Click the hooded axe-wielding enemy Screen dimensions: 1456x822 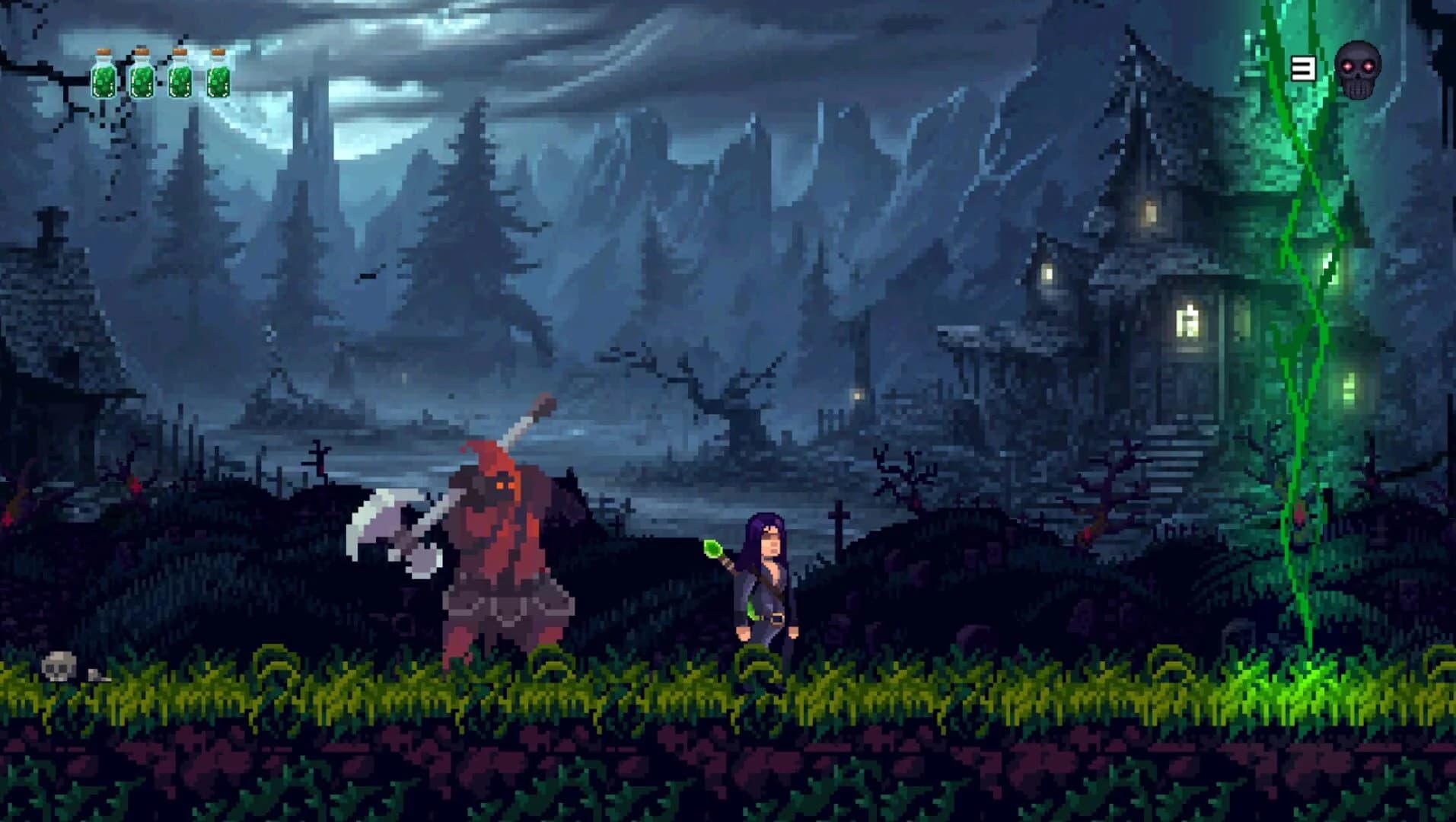(502, 548)
